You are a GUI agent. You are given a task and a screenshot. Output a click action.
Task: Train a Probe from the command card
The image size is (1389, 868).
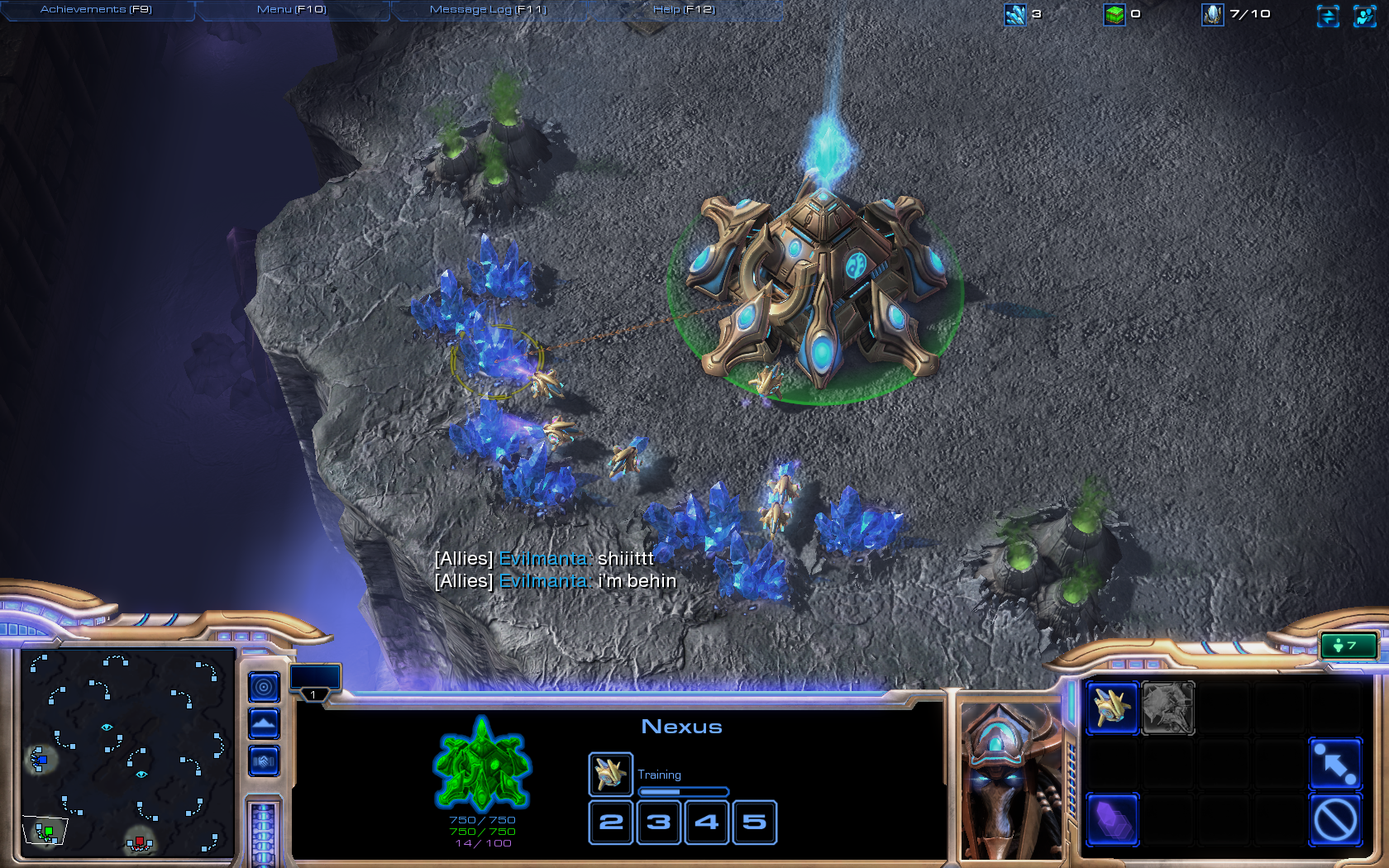[x=1112, y=708]
